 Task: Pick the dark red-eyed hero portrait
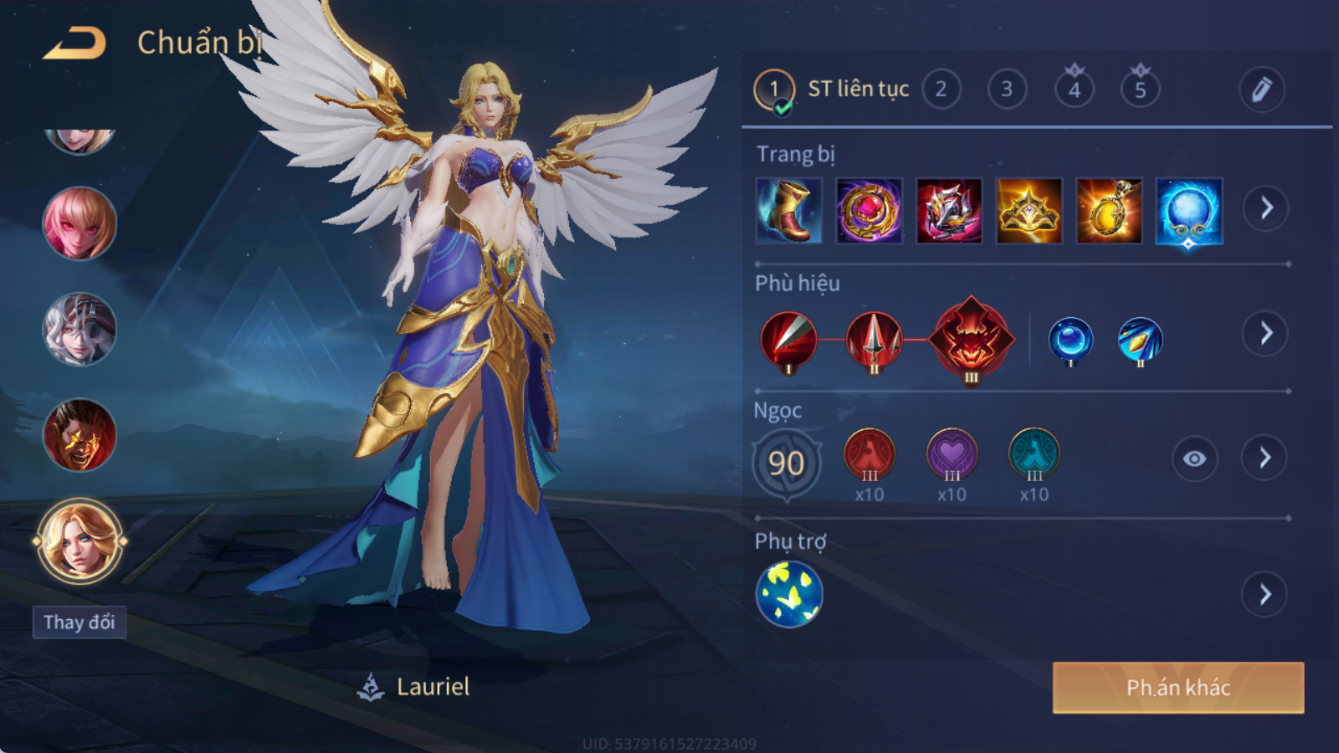click(x=79, y=435)
